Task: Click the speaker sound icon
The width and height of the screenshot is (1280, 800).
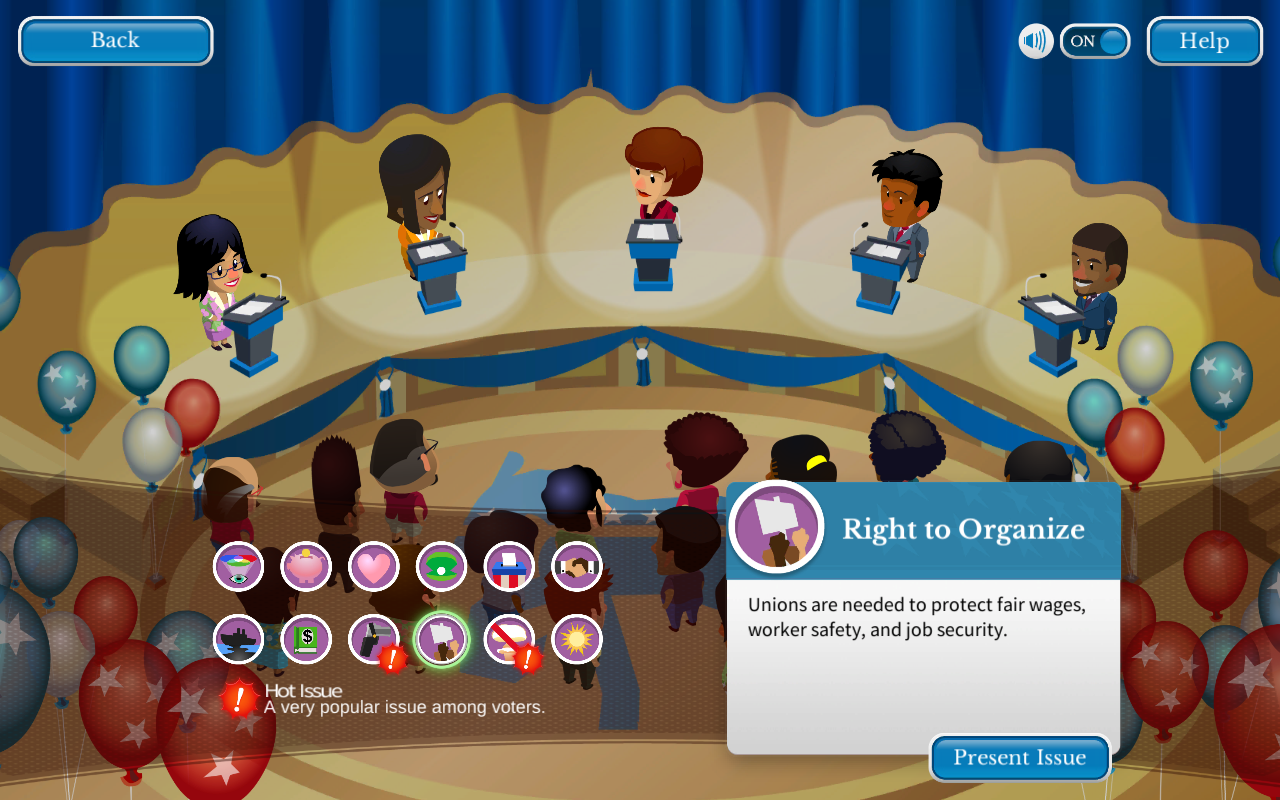Action: (x=1036, y=41)
